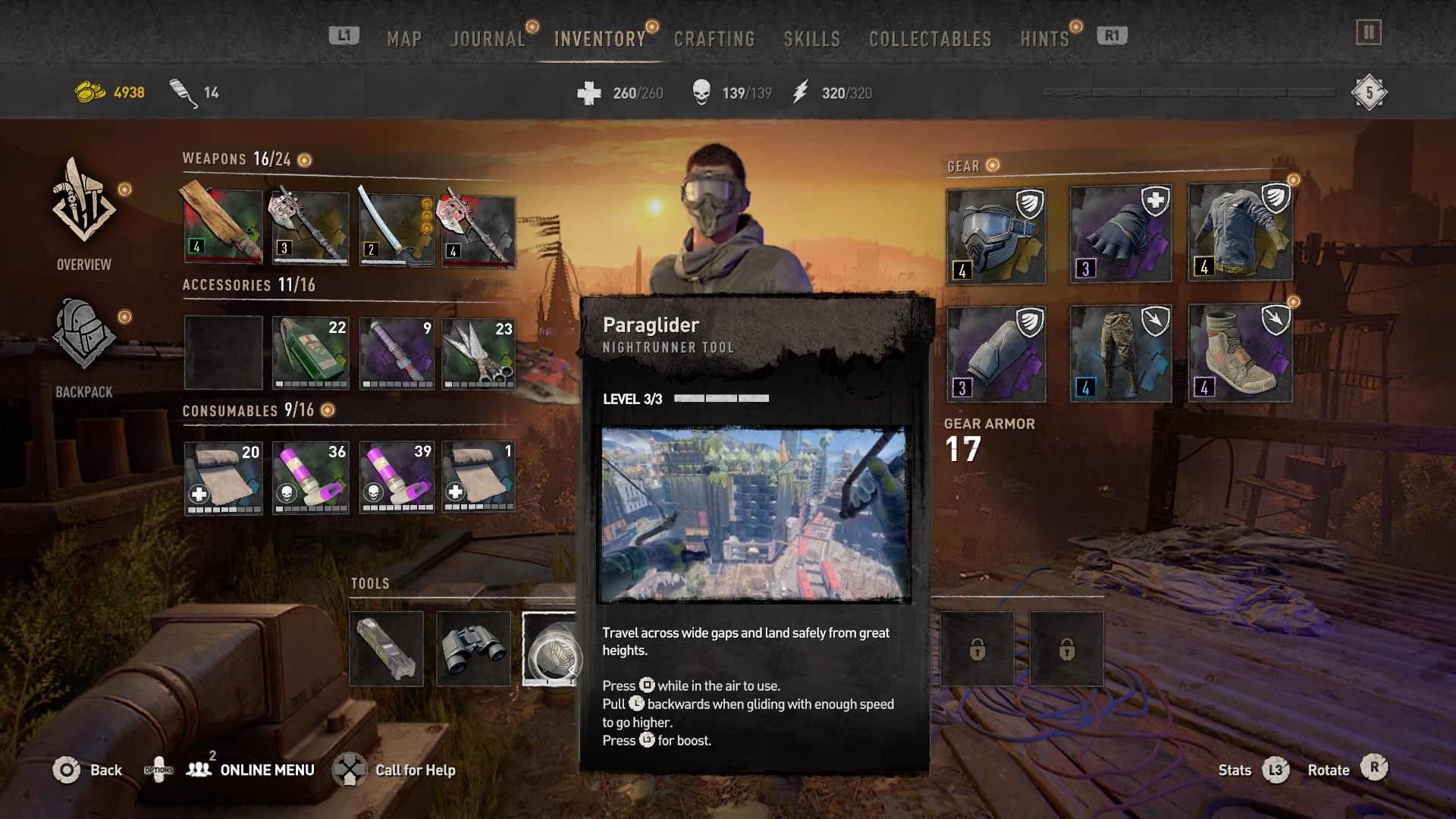Screen dimensions: 1456x819
Task: Open the ONLINE MENU
Action: coord(266,770)
